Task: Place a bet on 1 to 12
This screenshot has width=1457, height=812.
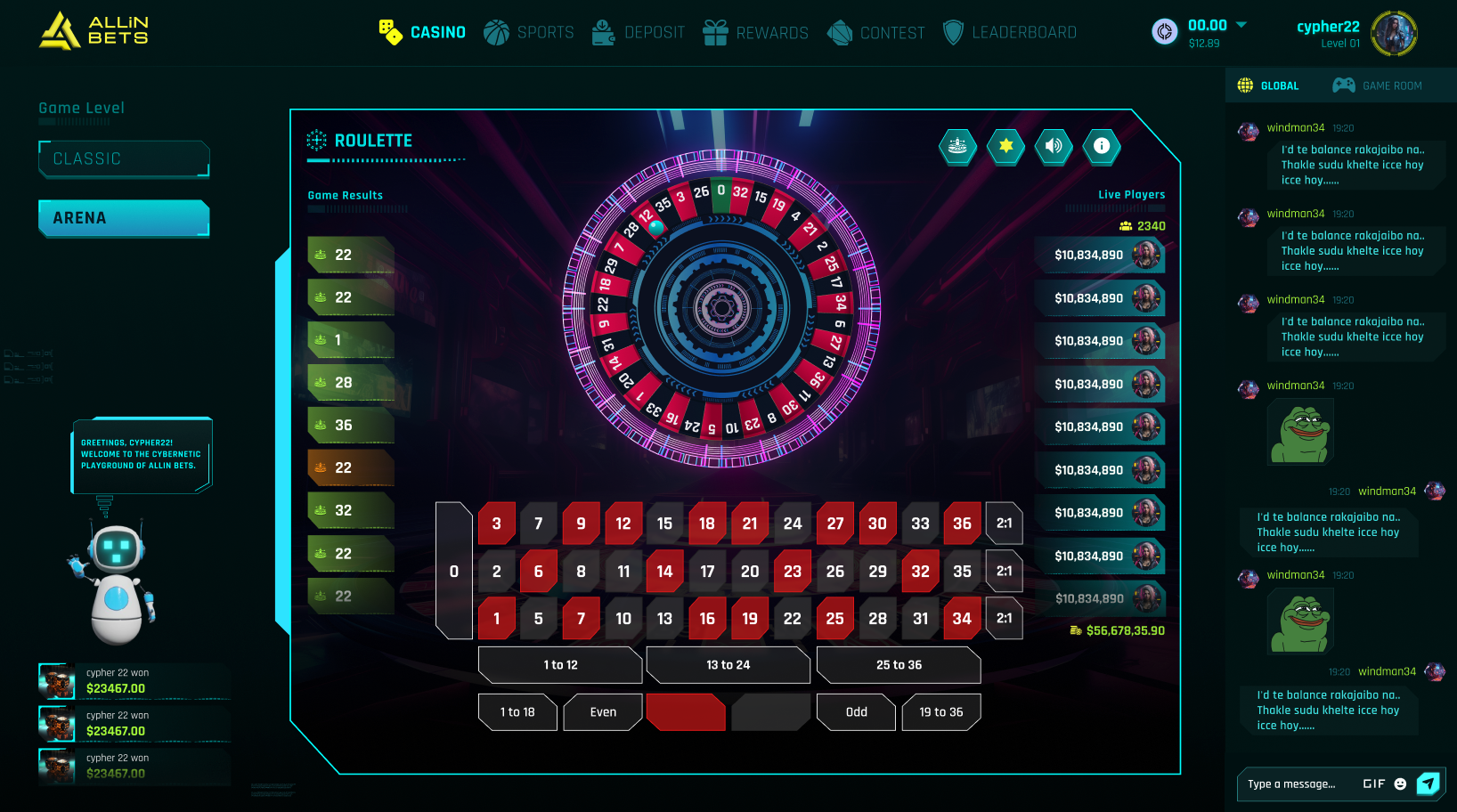Action: click(560, 665)
